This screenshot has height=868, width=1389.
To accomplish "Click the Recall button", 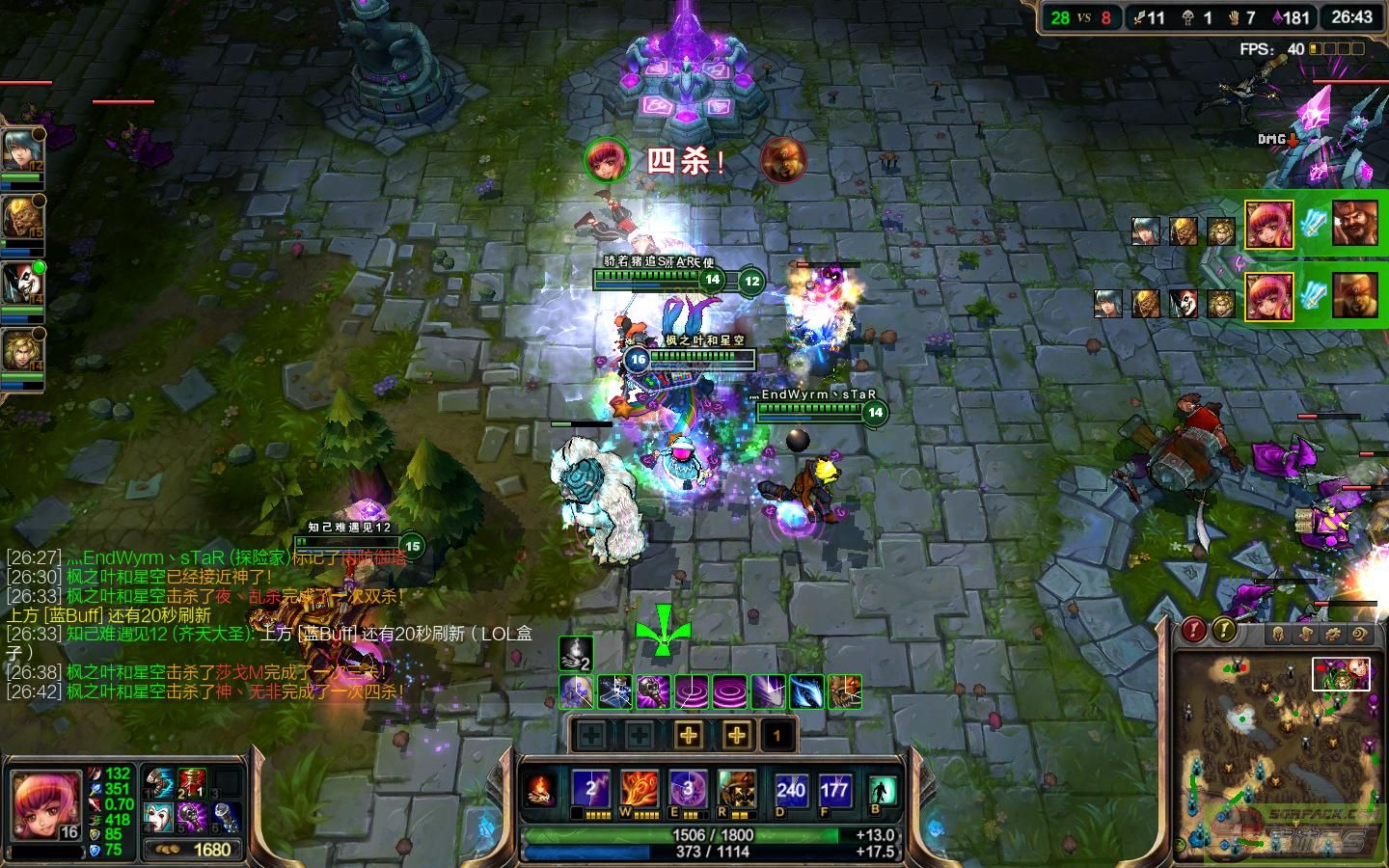I will coord(881,791).
